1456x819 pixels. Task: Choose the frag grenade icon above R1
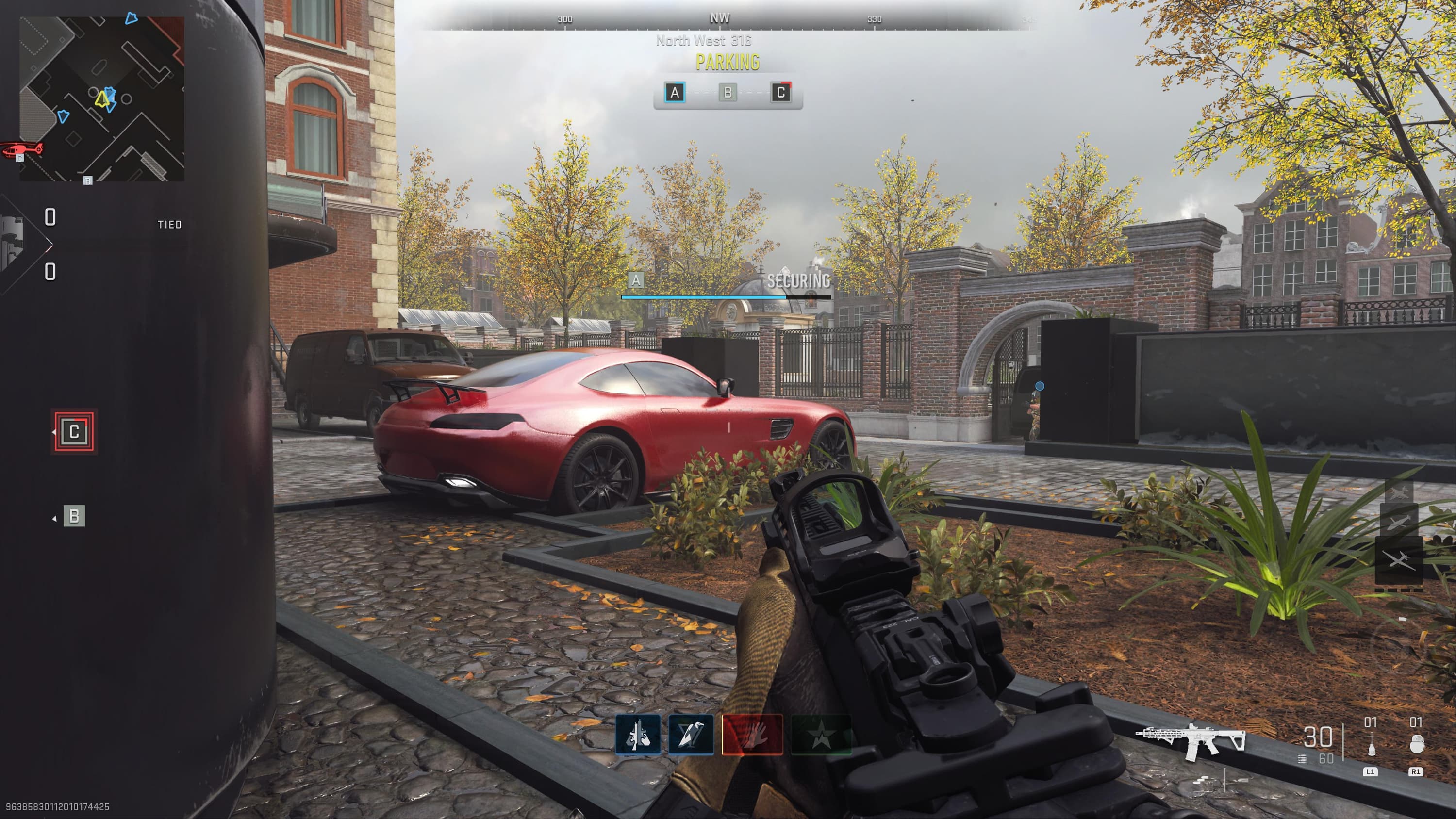tap(1415, 745)
